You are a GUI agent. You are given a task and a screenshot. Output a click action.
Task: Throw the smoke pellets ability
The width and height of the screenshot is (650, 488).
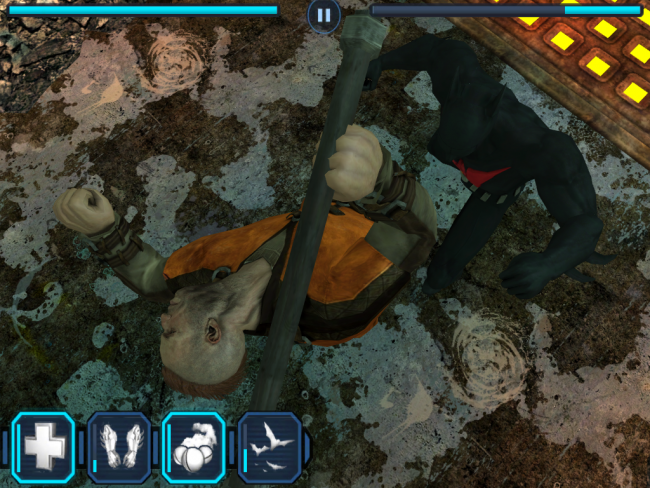click(x=194, y=446)
